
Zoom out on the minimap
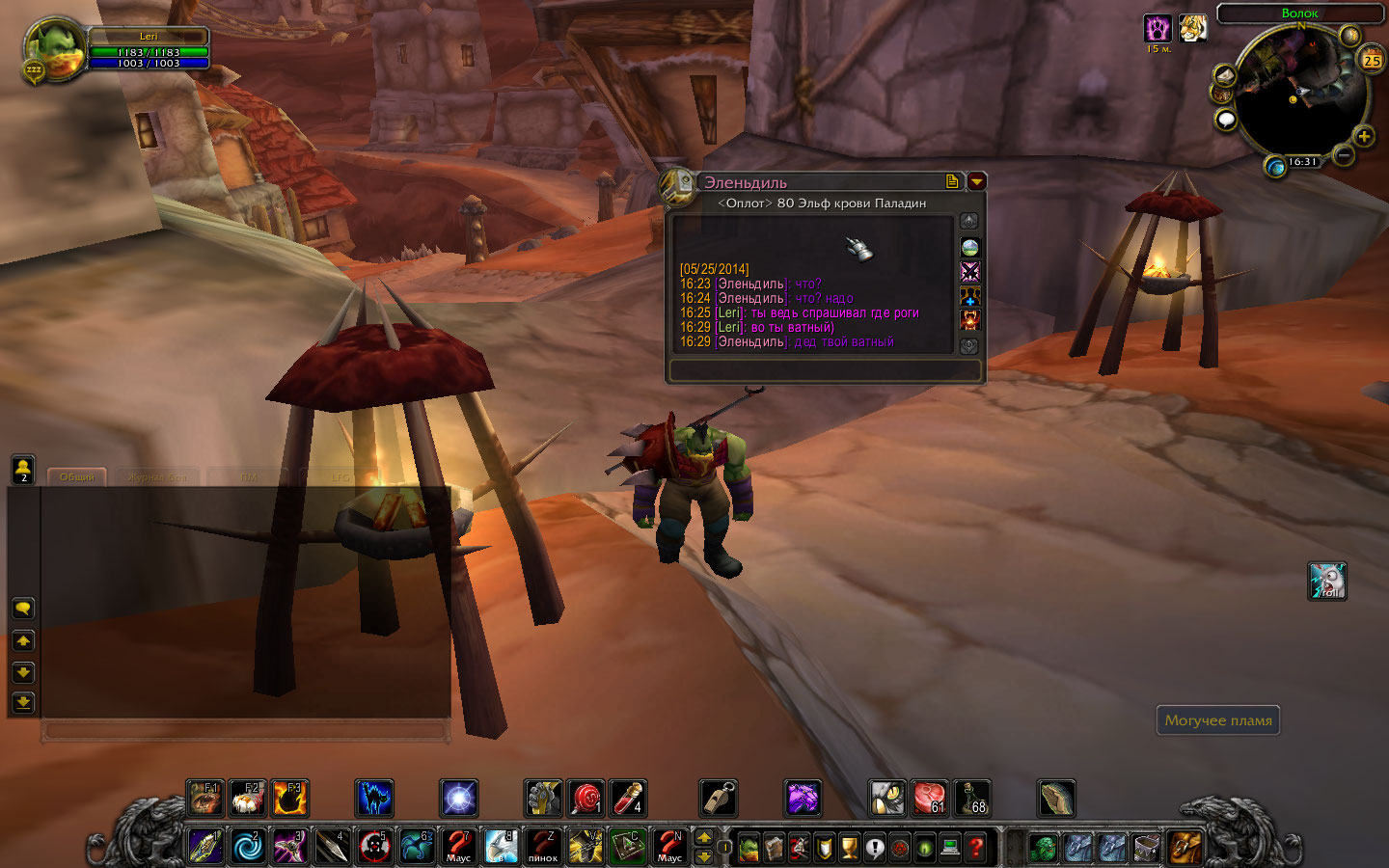tap(1344, 155)
